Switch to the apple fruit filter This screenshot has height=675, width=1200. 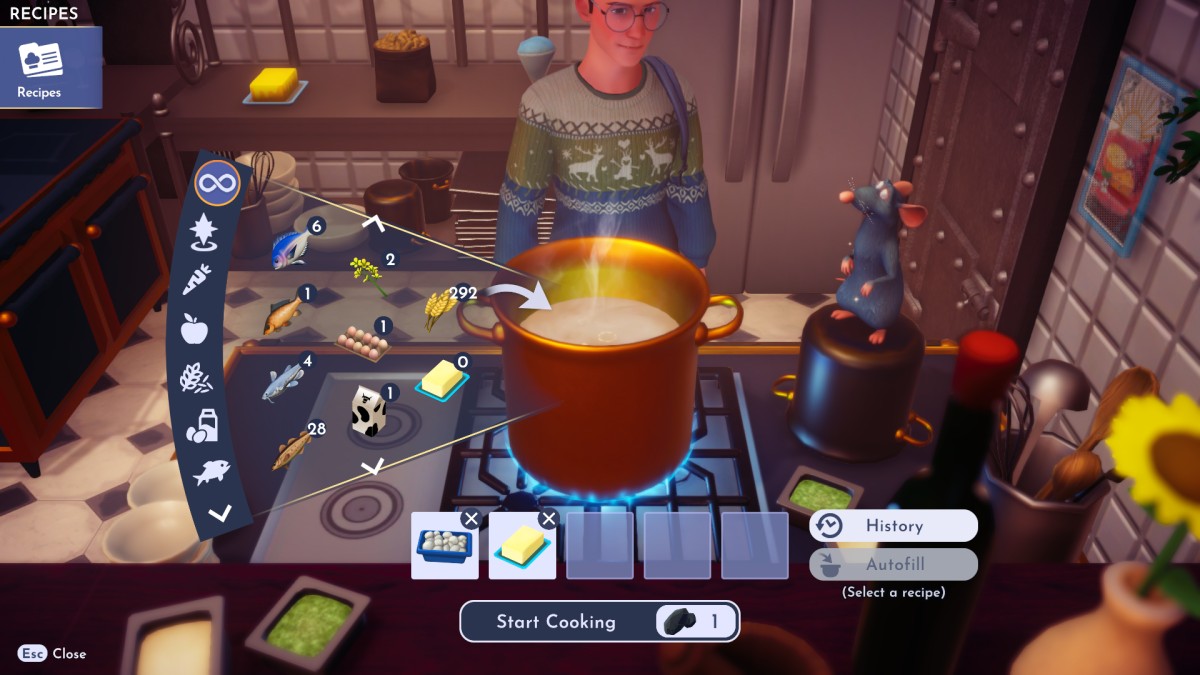point(194,328)
